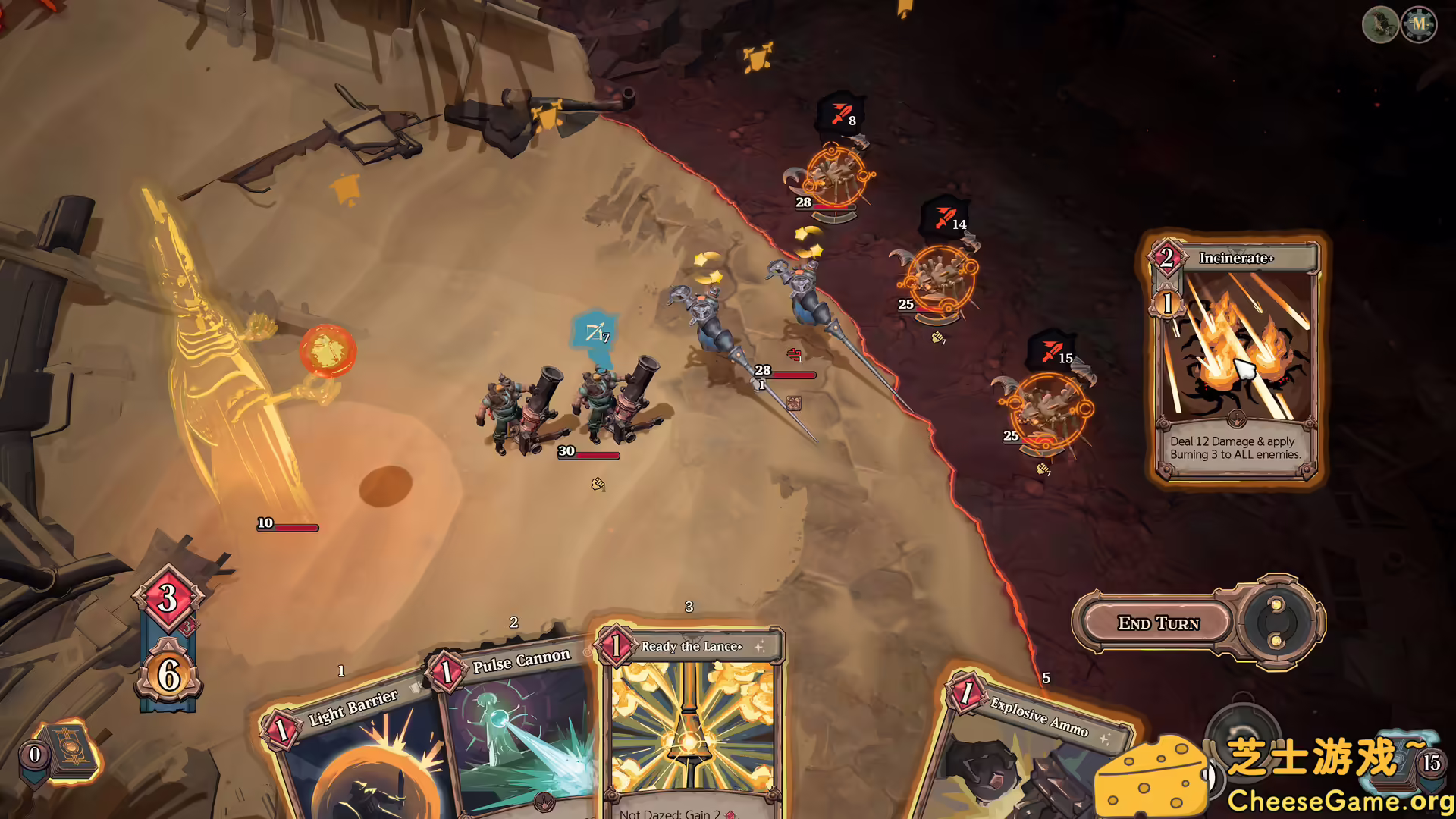Image resolution: width=1456 pixels, height=819 pixels.
Task: Click the orange orb counter showing 6
Action: click(168, 674)
